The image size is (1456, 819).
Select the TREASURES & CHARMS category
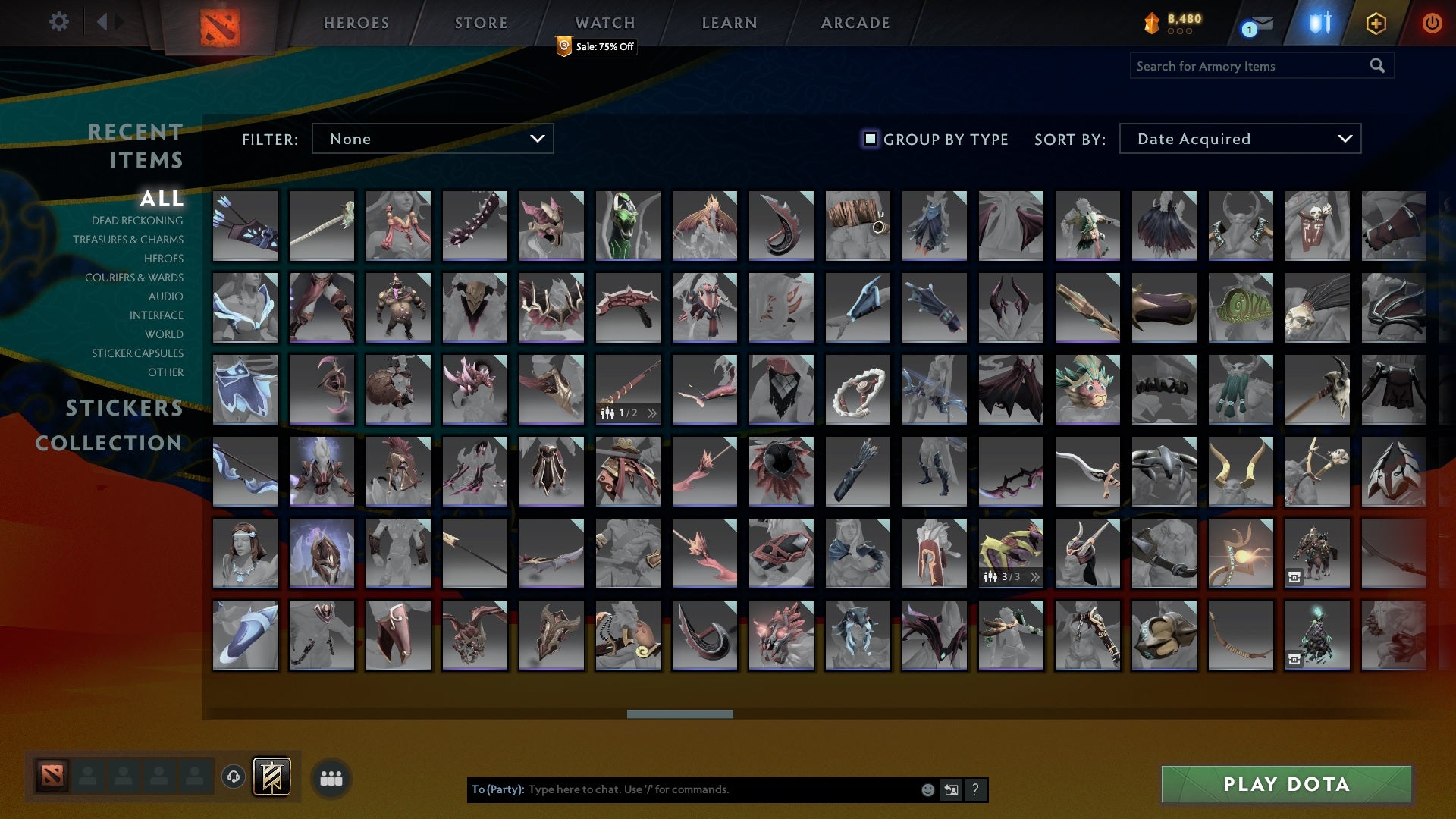[128, 240]
